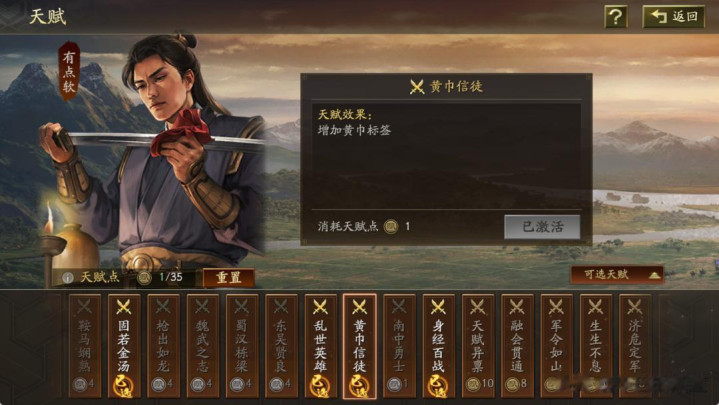Select the 融会贯通 talent card
This screenshot has height=405, width=719.
(x=517, y=345)
